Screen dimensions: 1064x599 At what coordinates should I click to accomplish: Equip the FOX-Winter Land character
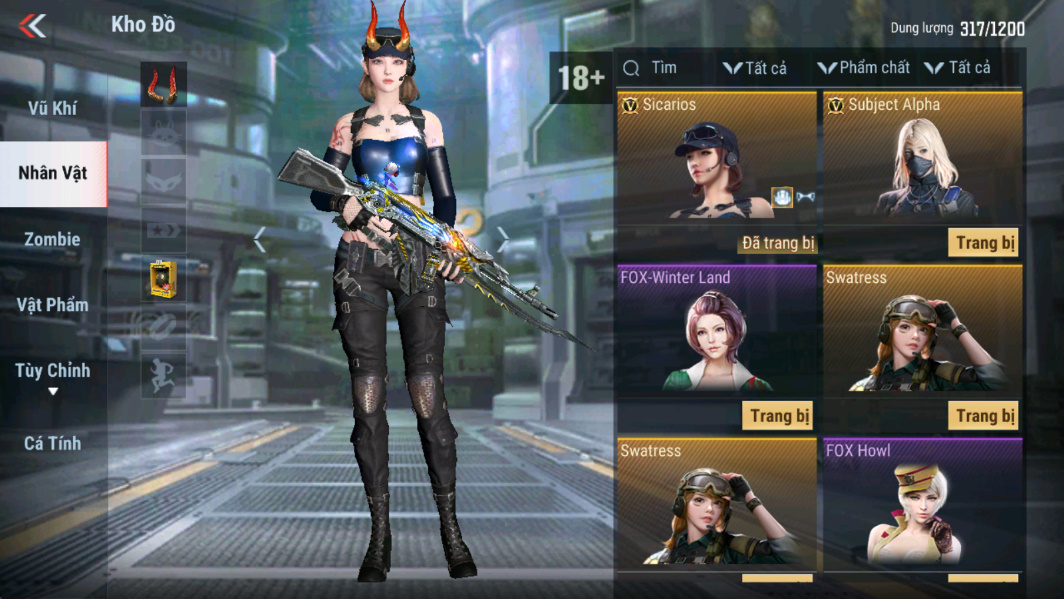(x=778, y=415)
